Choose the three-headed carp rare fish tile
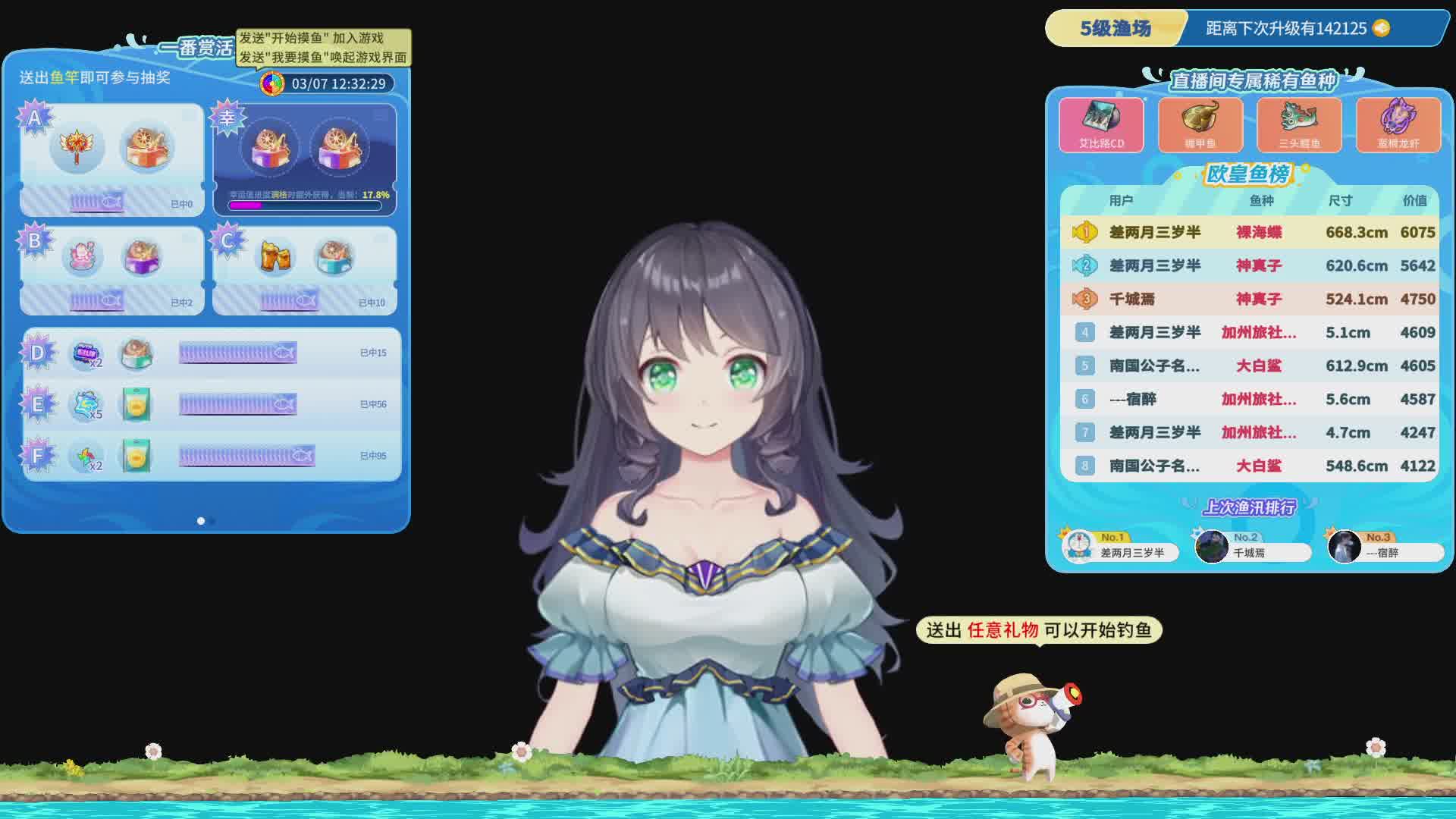Screen dimensions: 1456x819 [1299, 124]
